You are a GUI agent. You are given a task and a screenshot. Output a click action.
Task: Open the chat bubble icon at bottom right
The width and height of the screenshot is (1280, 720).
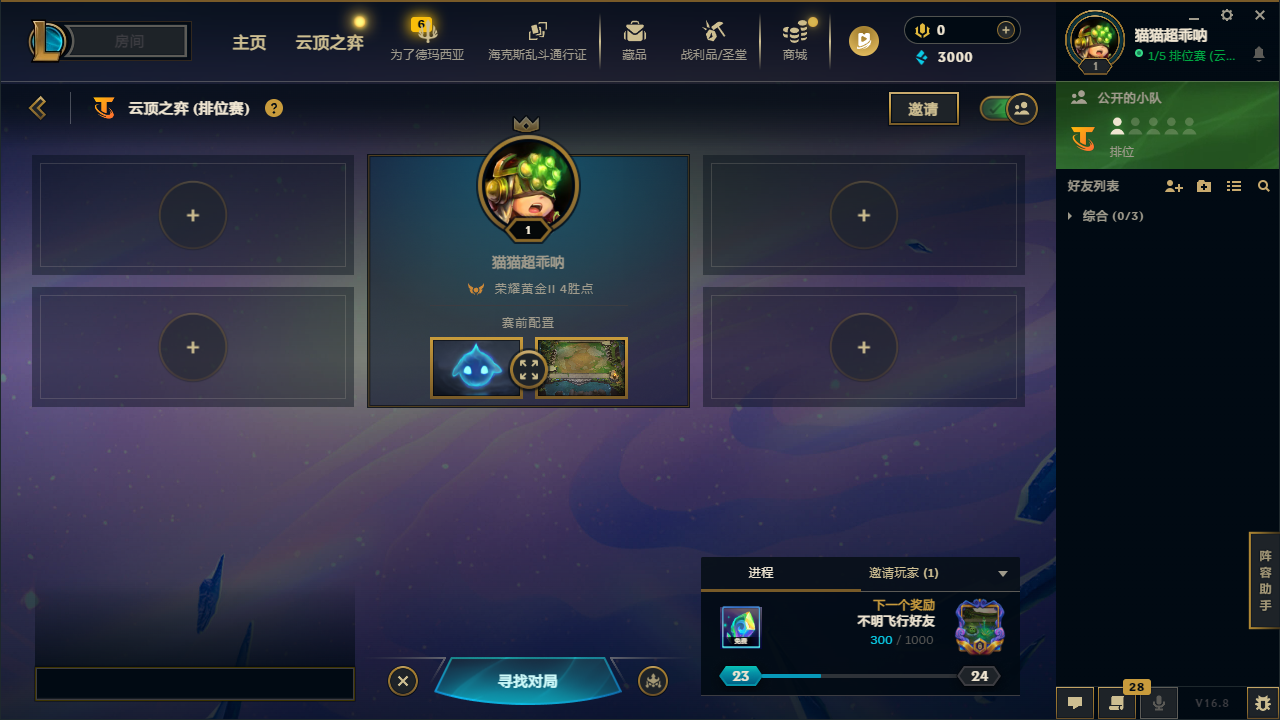tap(1075, 702)
